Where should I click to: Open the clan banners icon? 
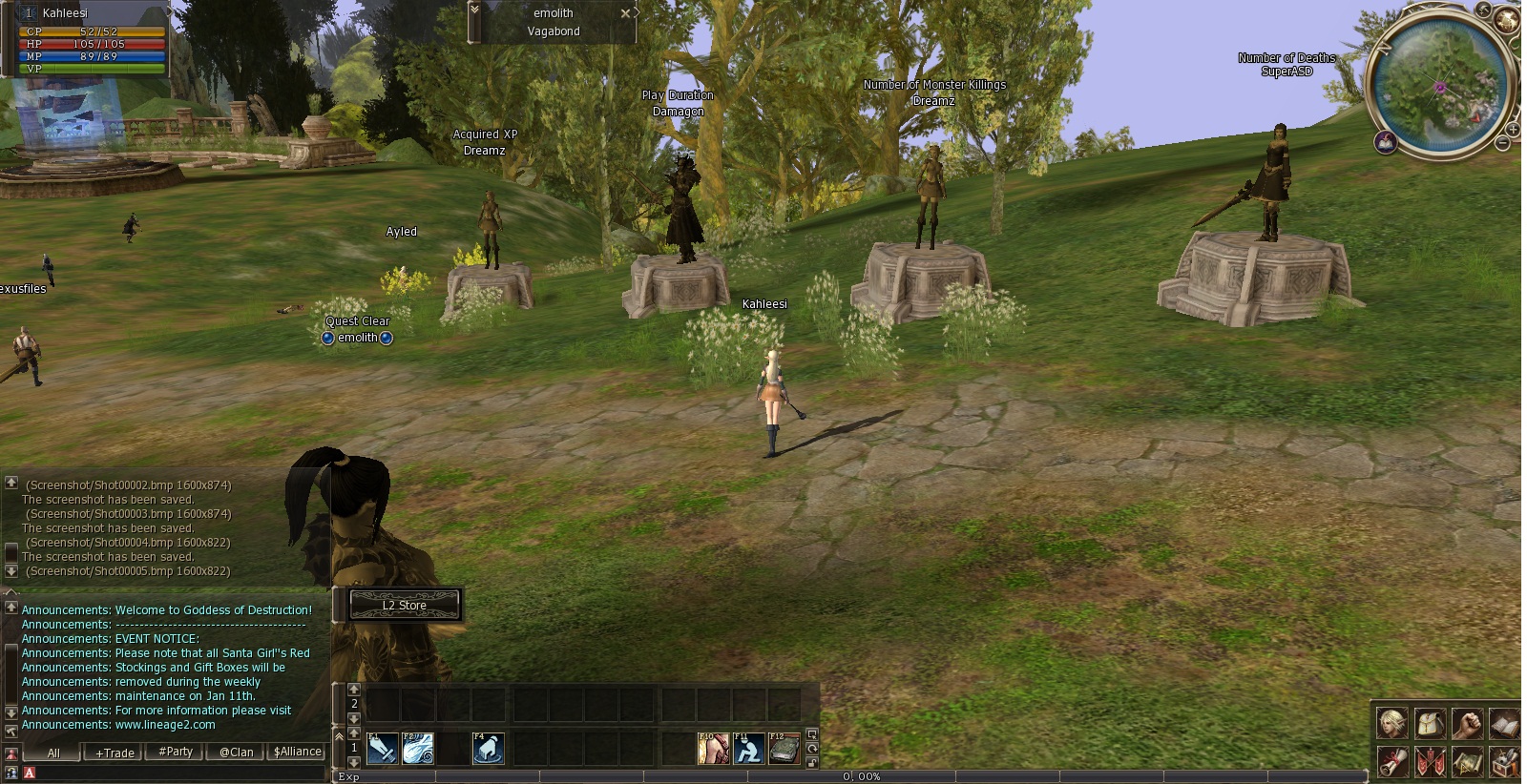click(x=1430, y=762)
